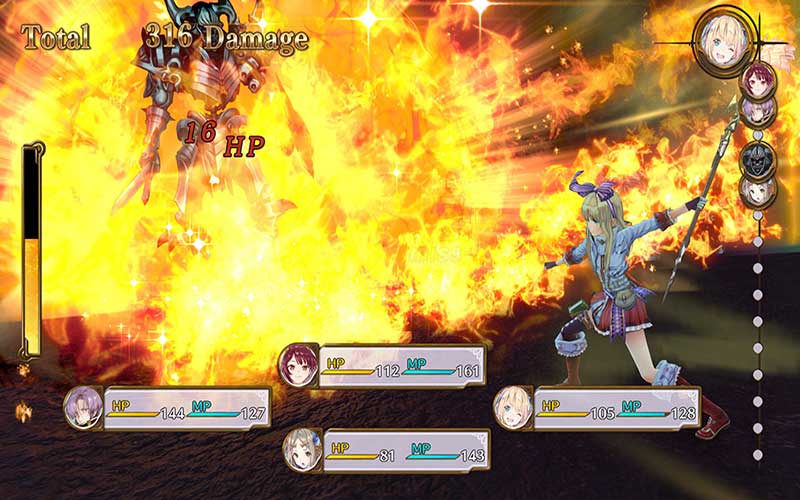Click the large blonde portrait in turn order
800x500 pixels.
point(721,38)
